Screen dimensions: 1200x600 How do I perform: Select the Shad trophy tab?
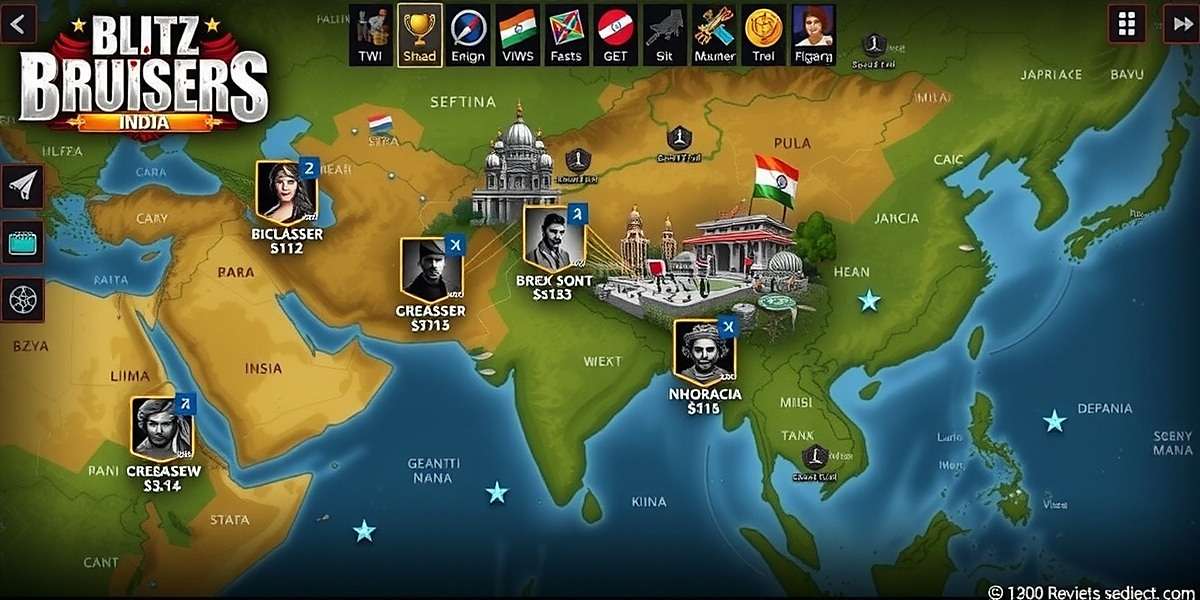[x=419, y=34]
